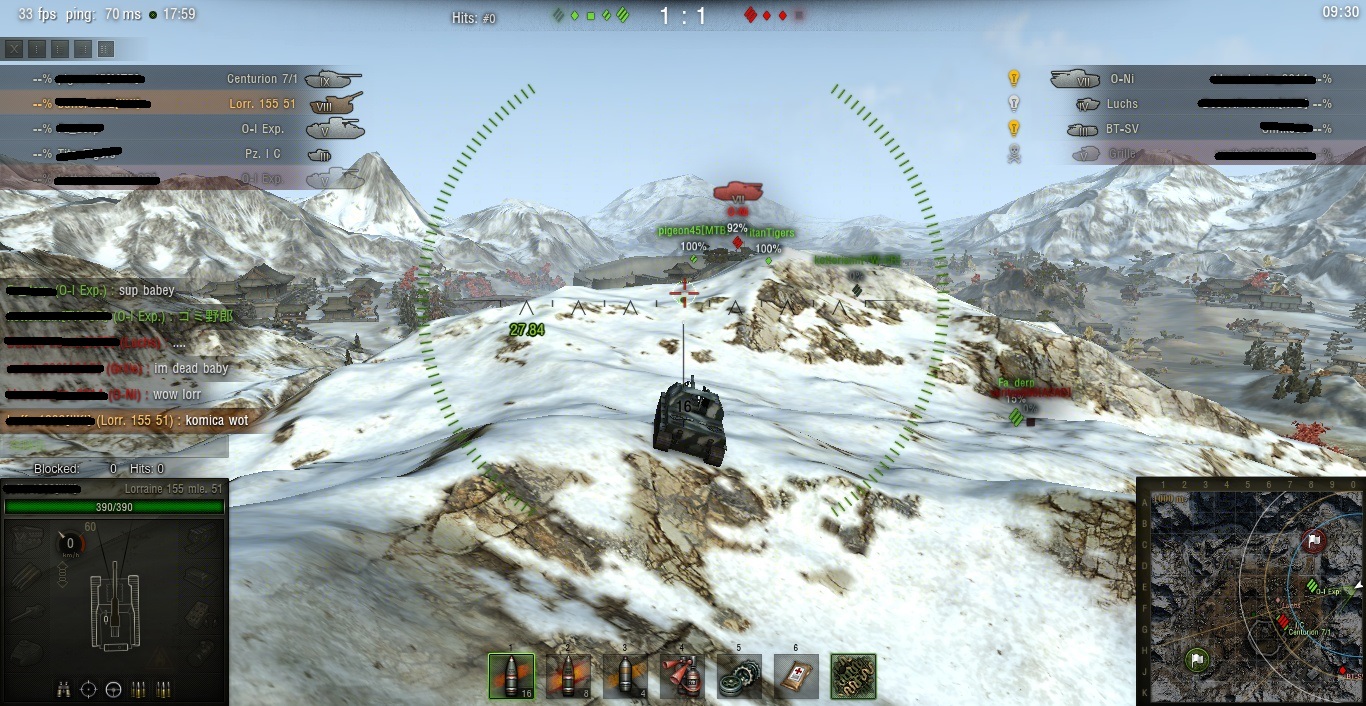Click the steering wheel driver icon

click(x=113, y=689)
